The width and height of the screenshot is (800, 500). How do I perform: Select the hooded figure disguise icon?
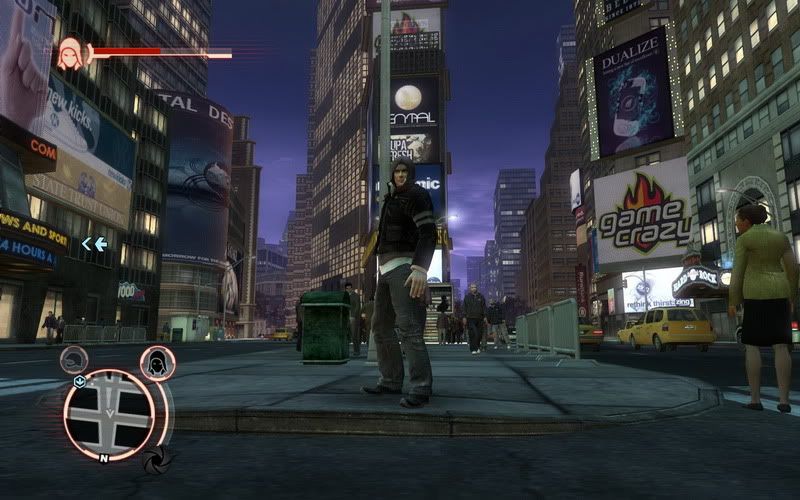(x=158, y=363)
